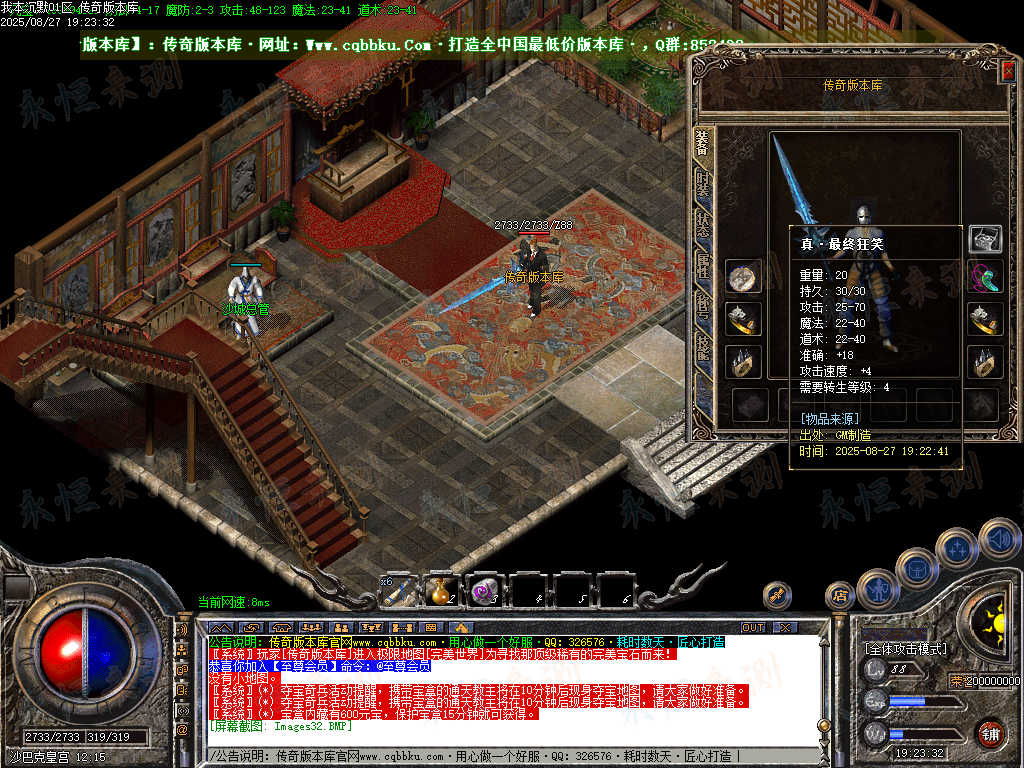
Task: Select the silver medal equipment slot
Action: coord(743,277)
